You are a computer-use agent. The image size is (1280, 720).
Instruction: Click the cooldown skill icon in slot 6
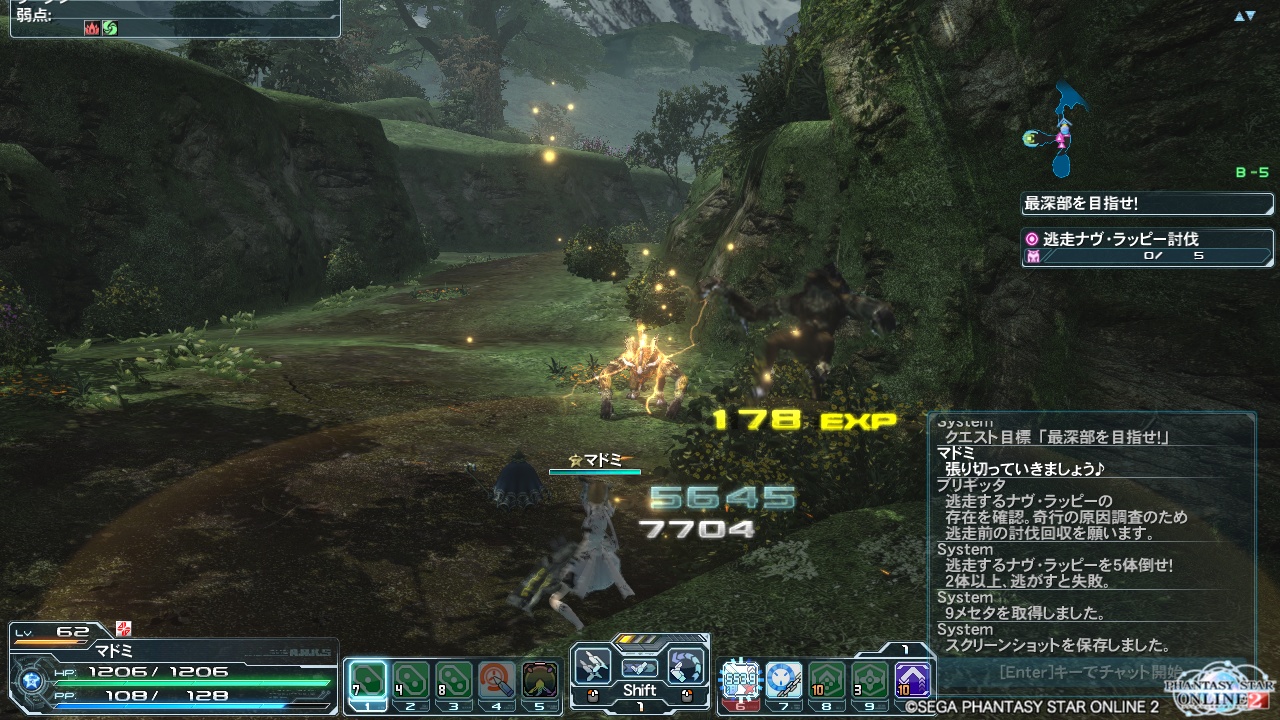tap(740, 681)
